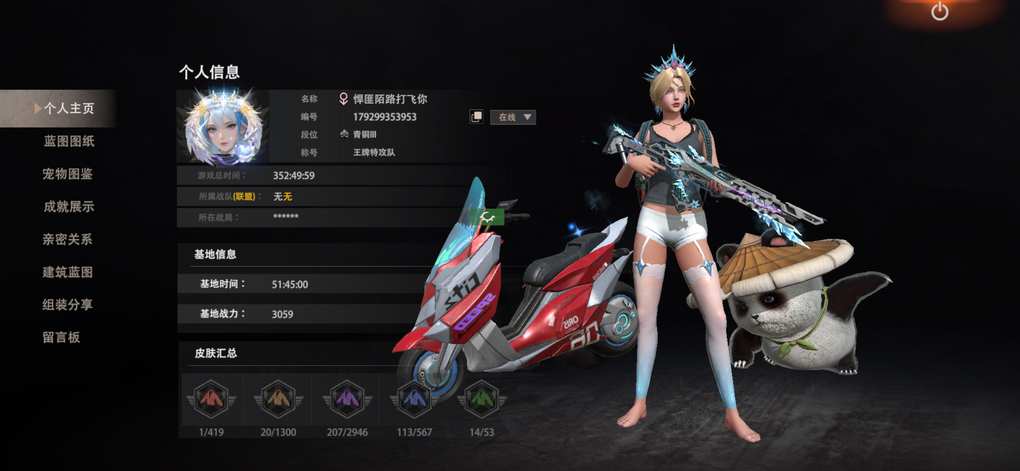The width and height of the screenshot is (1020, 471).
Task: Open the 蓝图图纸 blueprint section
Action: coord(68,141)
